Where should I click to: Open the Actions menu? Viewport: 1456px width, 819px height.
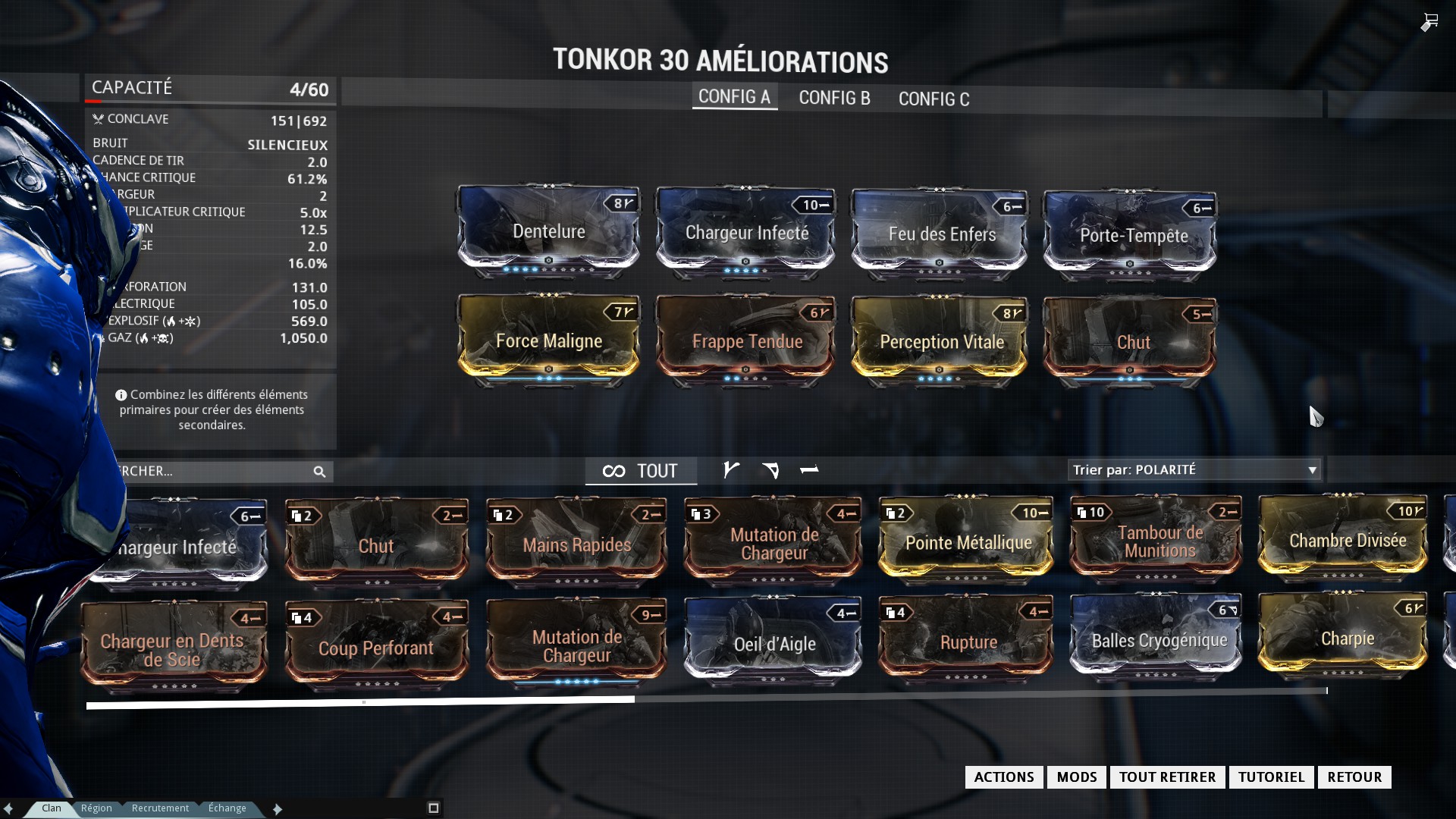tap(1003, 777)
